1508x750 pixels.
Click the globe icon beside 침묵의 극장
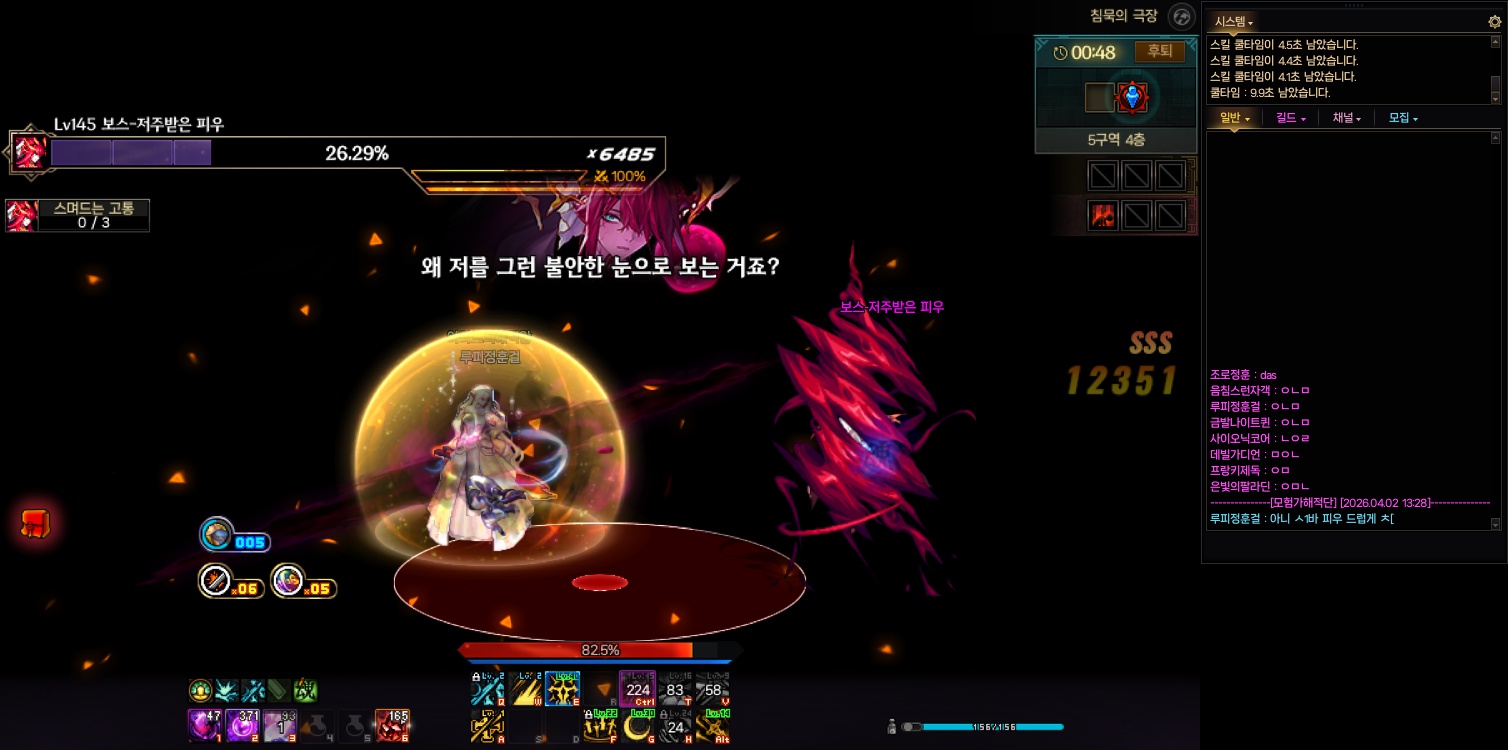1182,17
